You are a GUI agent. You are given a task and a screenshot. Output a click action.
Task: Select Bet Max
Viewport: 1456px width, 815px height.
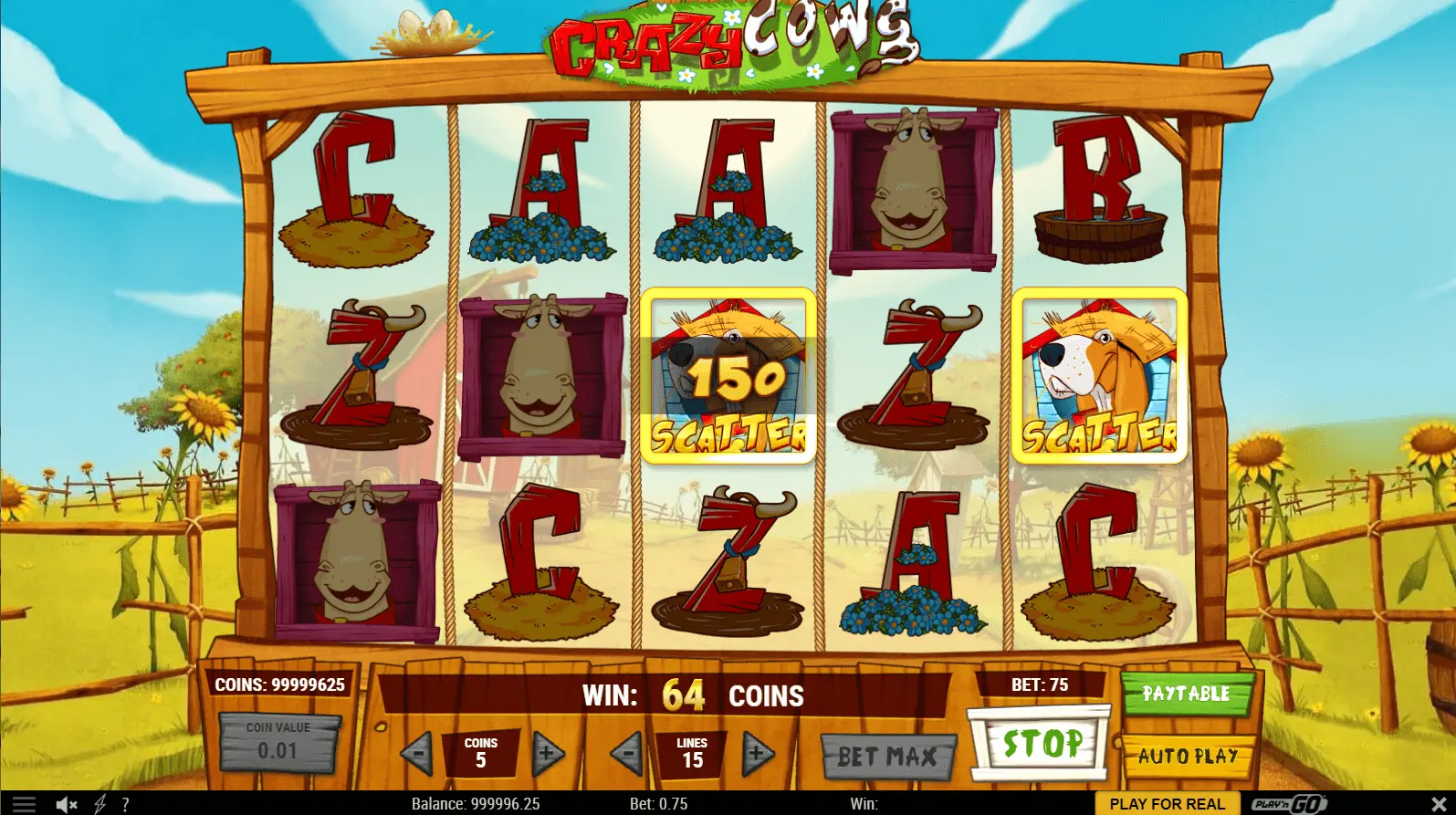887,756
